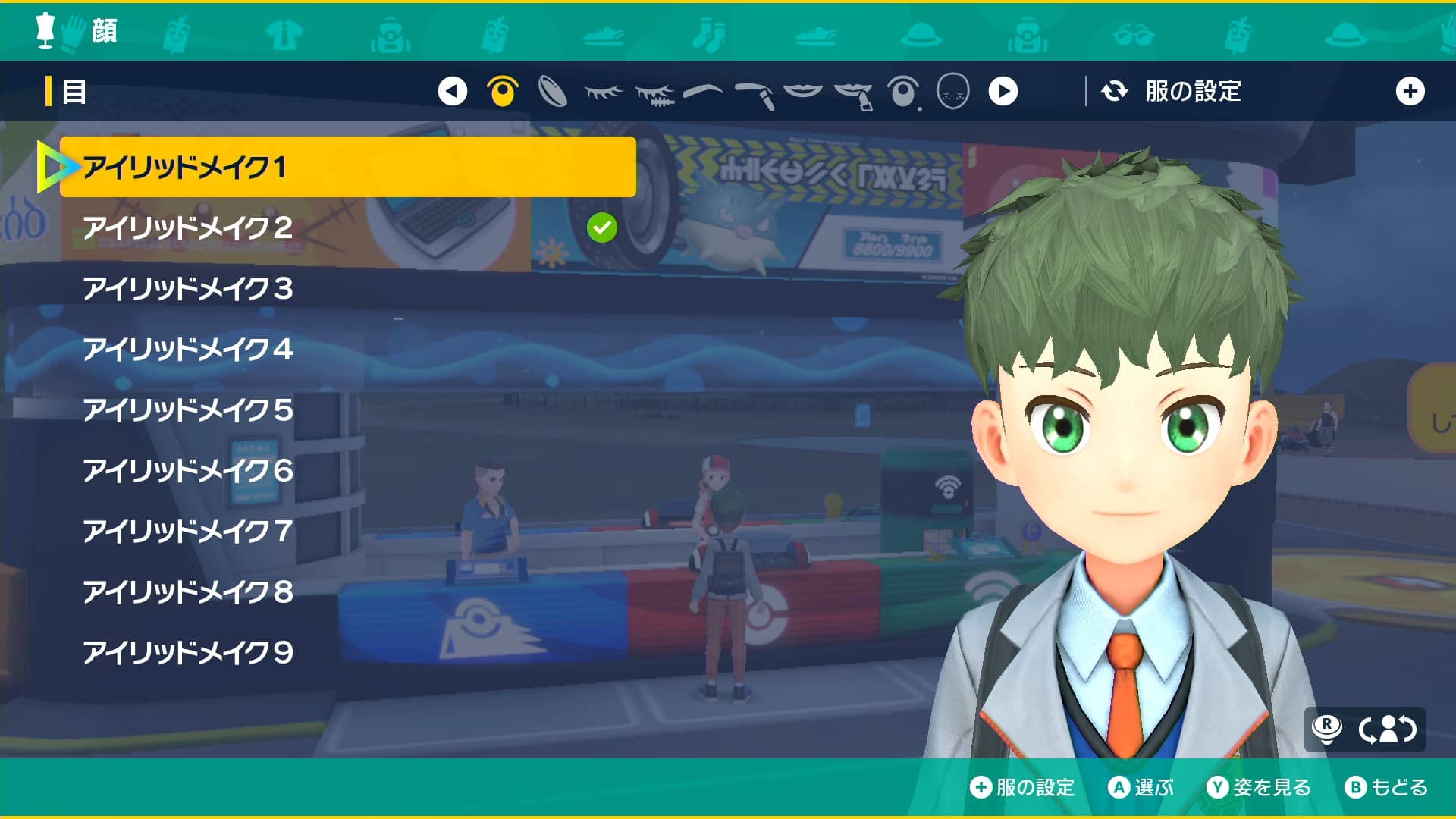Select the eyebrow pencil makeup icon

click(752, 93)
